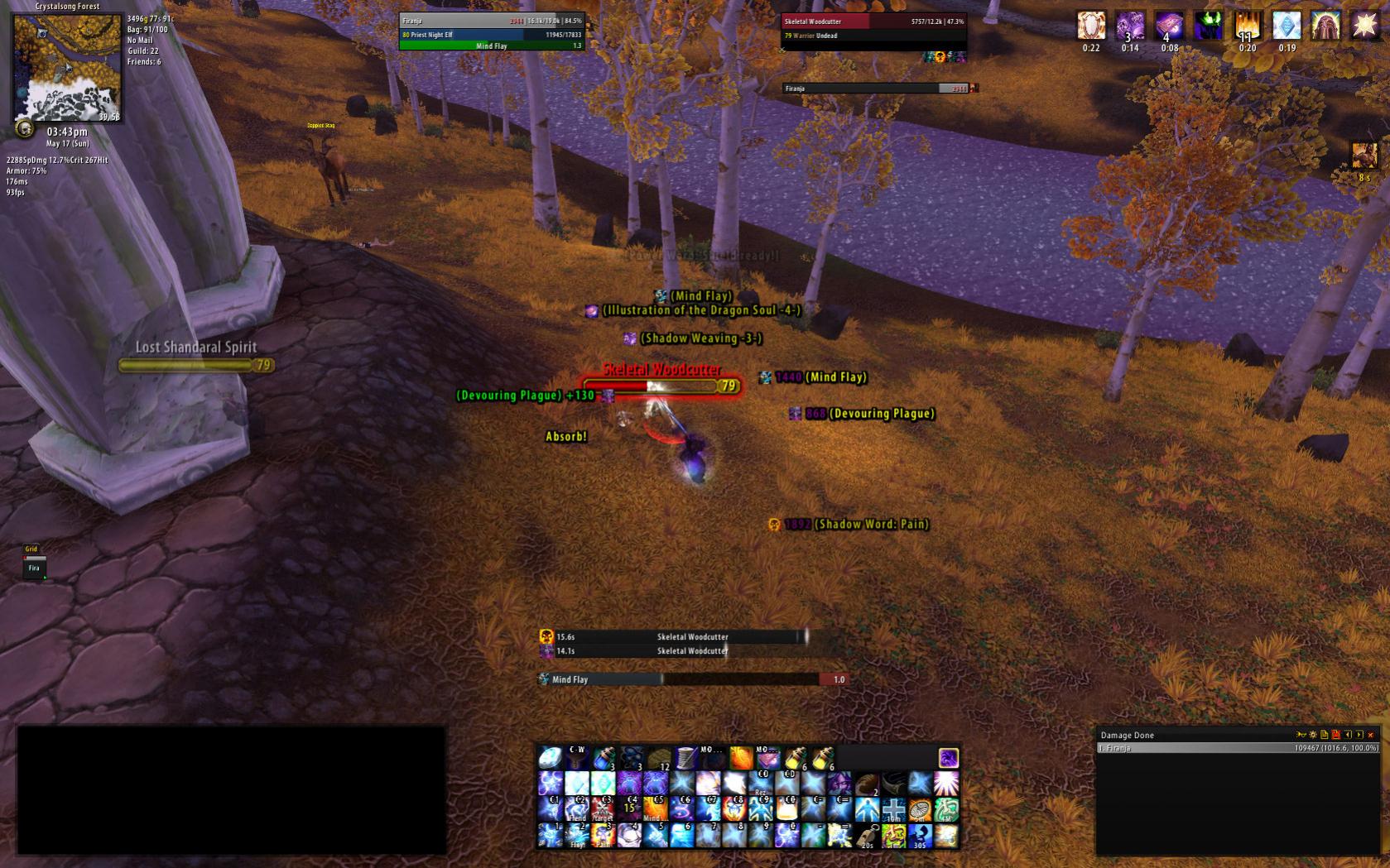Cast the Flay ability on key 2
Image resolution: width=1390 pixels, height=868 pixels.
tap(576, 836)
